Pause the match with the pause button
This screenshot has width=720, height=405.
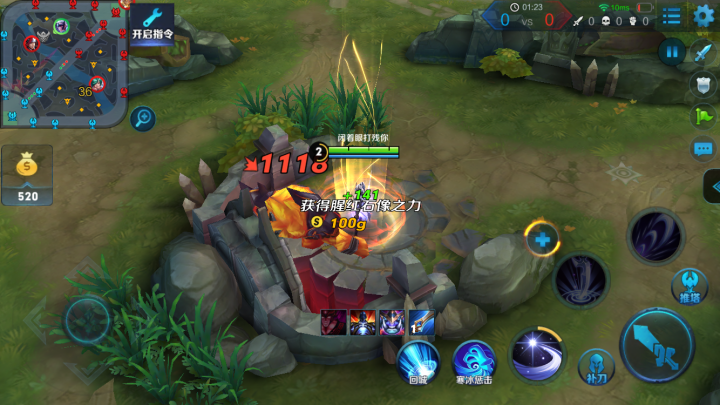[x=672, y=51]
